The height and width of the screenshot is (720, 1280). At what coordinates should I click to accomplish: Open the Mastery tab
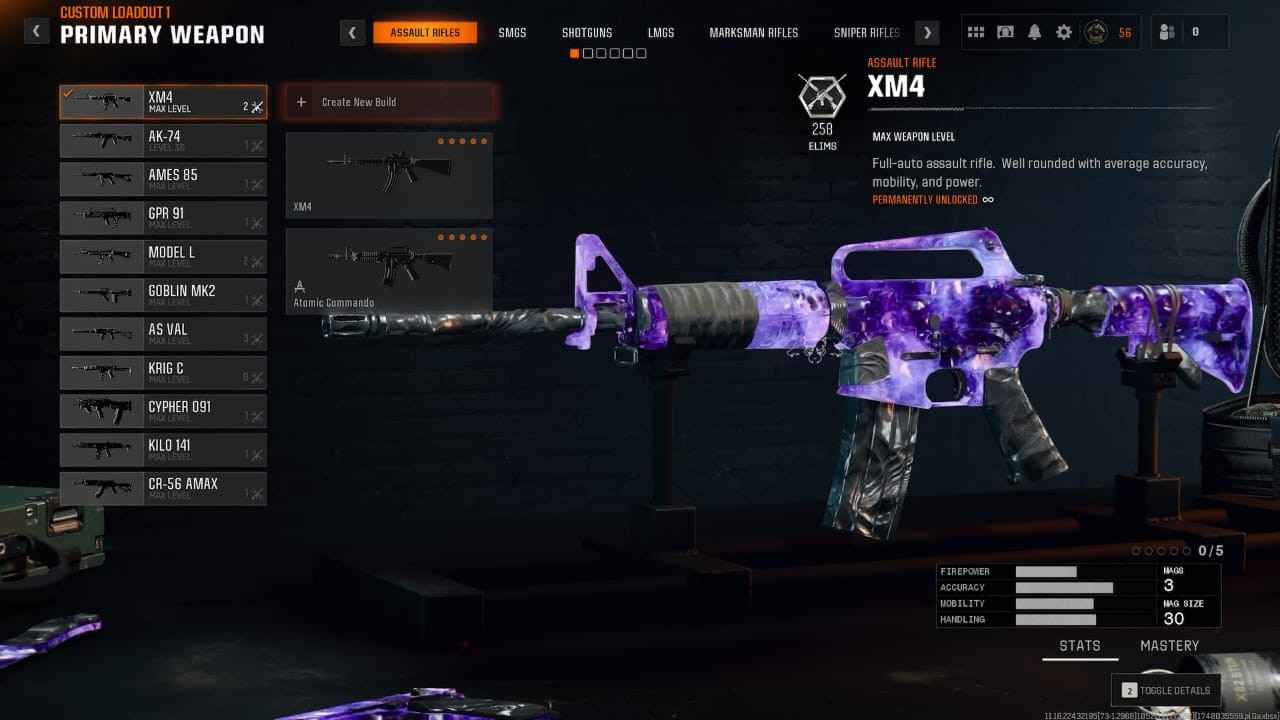point(1169,646)
